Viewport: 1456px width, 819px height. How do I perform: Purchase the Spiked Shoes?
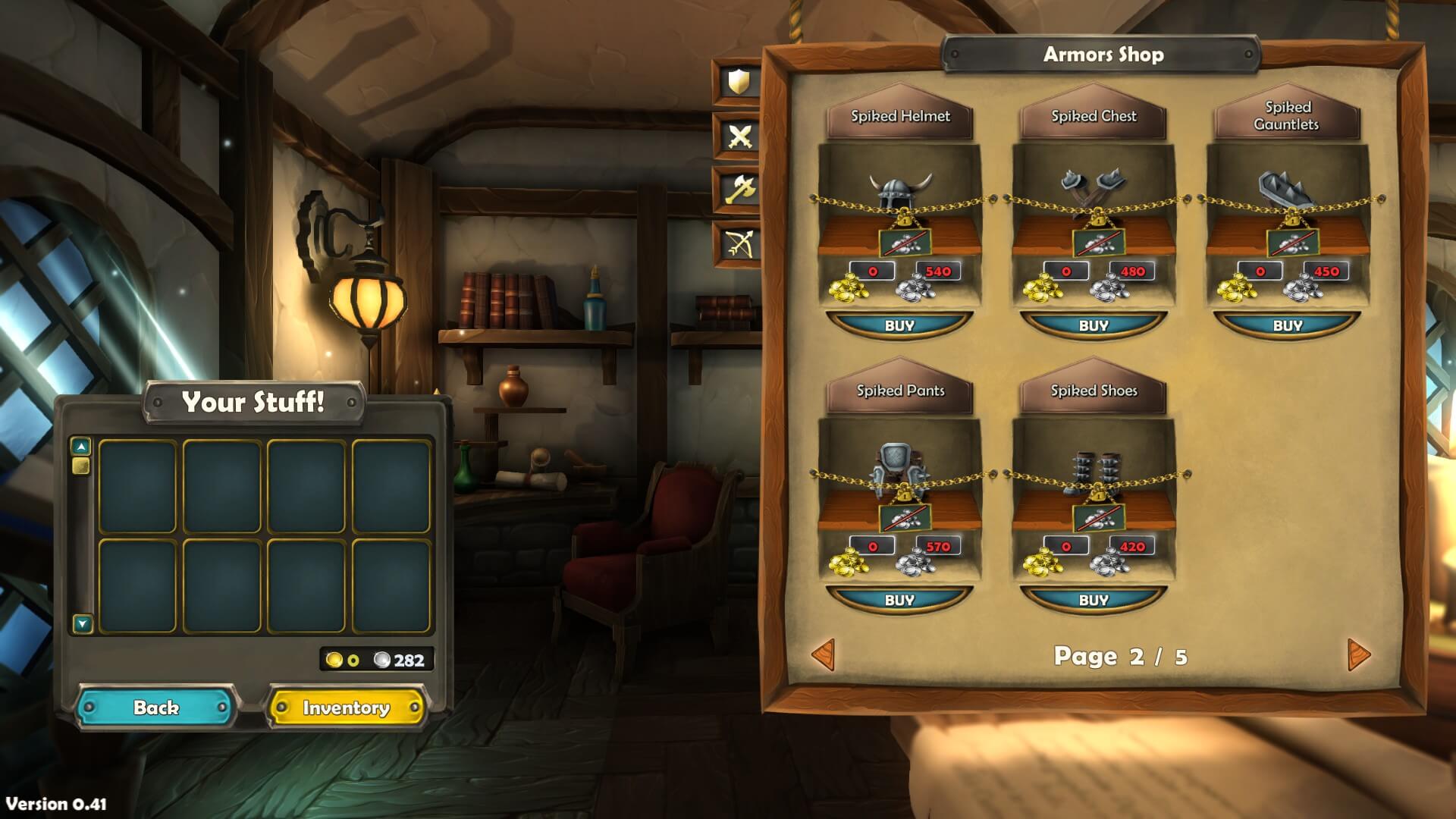point(1094,600)
